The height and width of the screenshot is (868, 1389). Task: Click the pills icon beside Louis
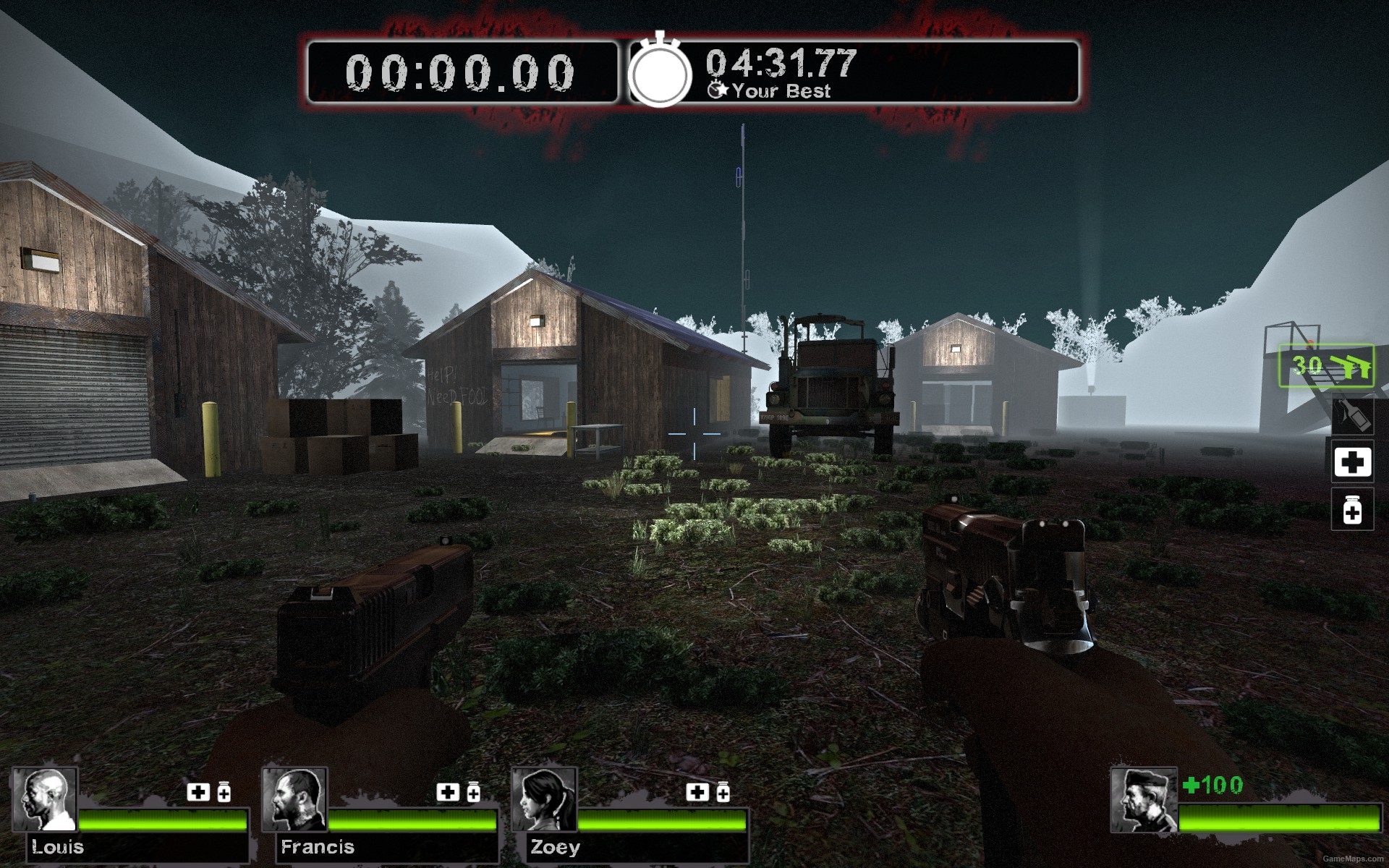pos(224,792)
